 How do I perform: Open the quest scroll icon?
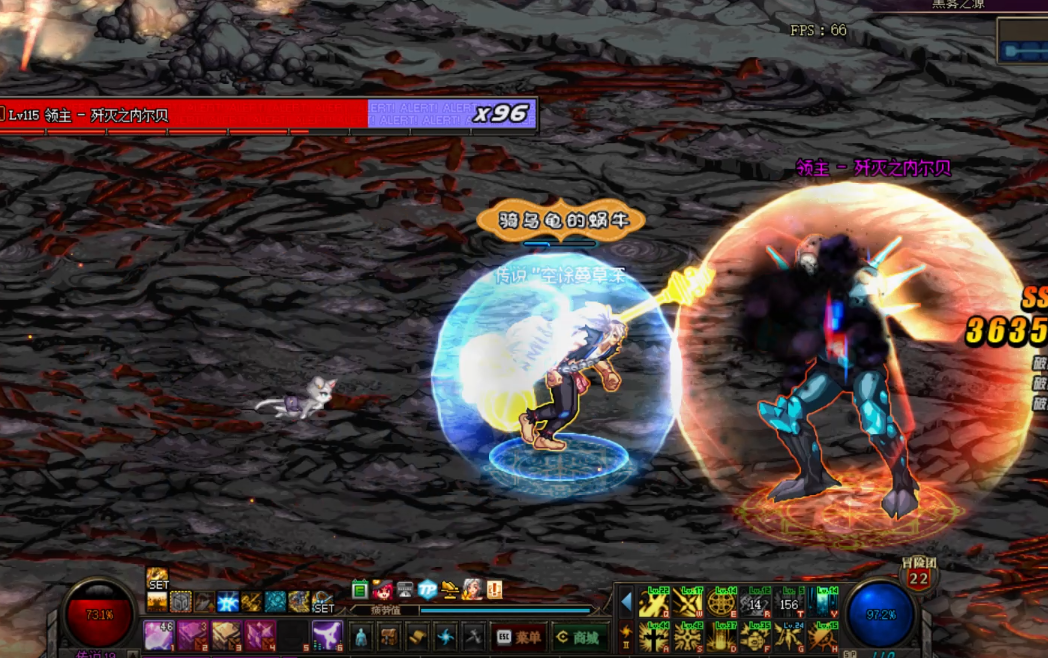pos(417,636)
